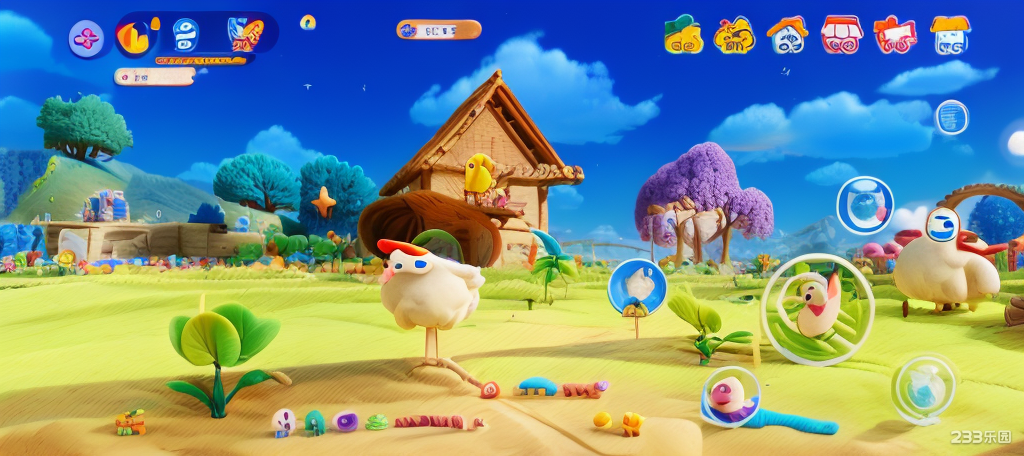Image resolution: width=1024 pixels, height=456 pixels.
Task: Open the round blue list button
Action: tap(951, 117)
